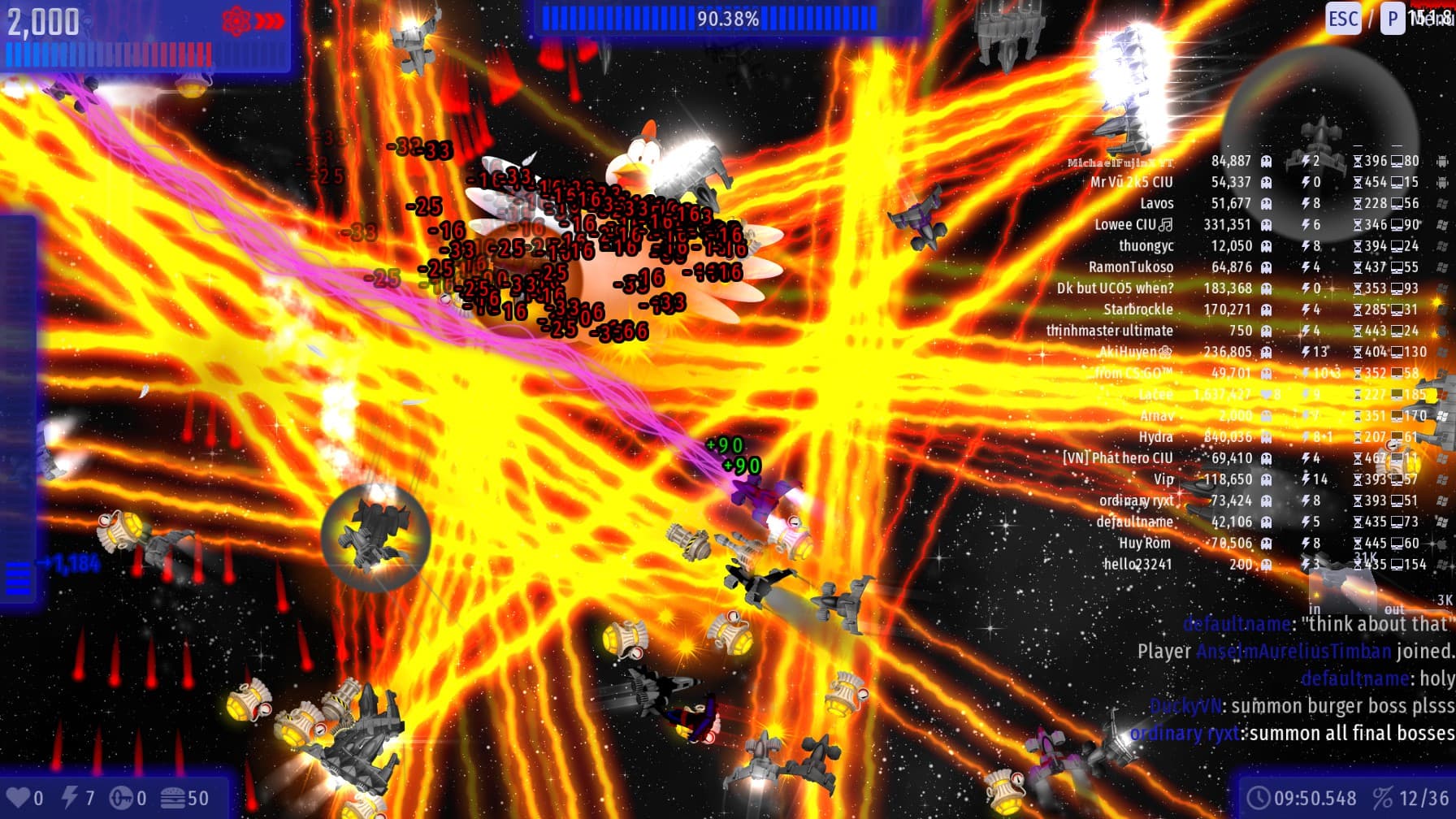Select Lowee CIU in the player list
Screen dimensions: 1456x819
[1125, 225]
